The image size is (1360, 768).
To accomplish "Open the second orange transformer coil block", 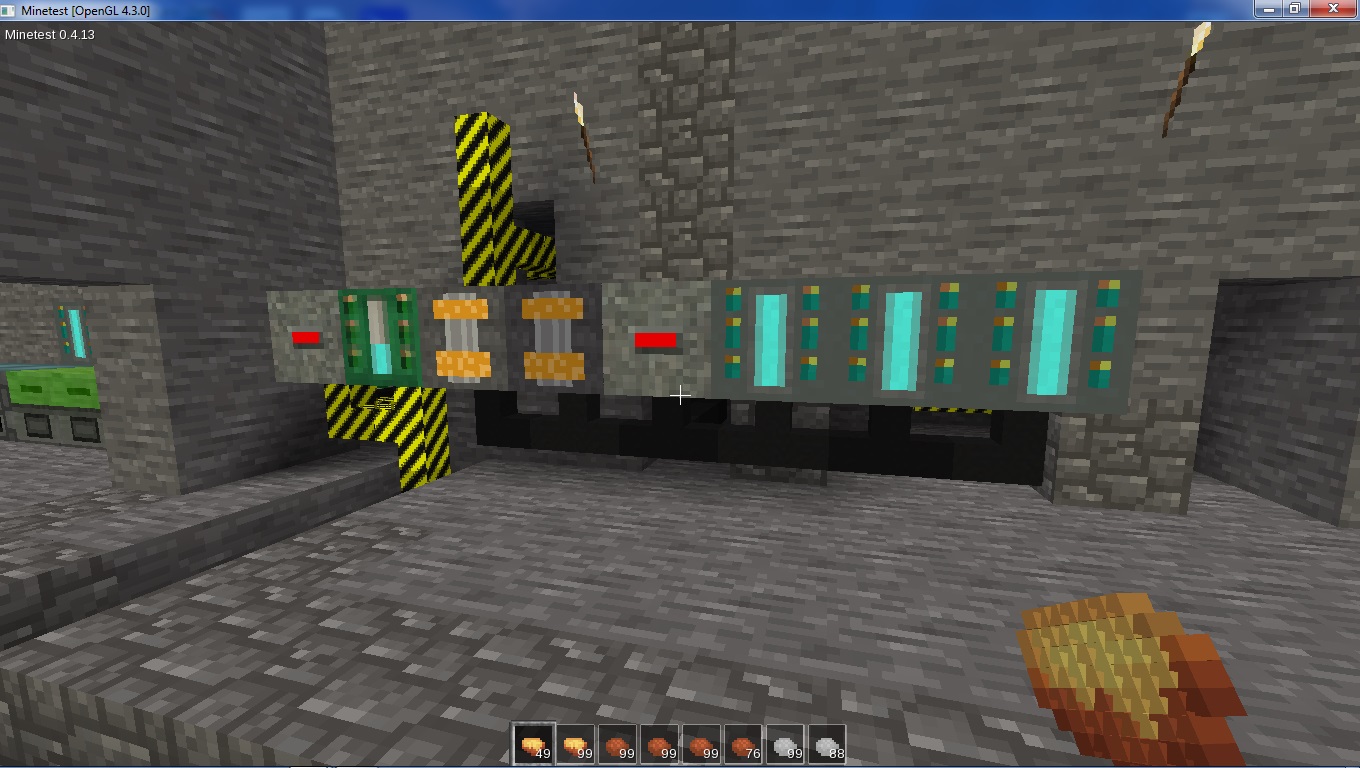I will coord(550,340).
